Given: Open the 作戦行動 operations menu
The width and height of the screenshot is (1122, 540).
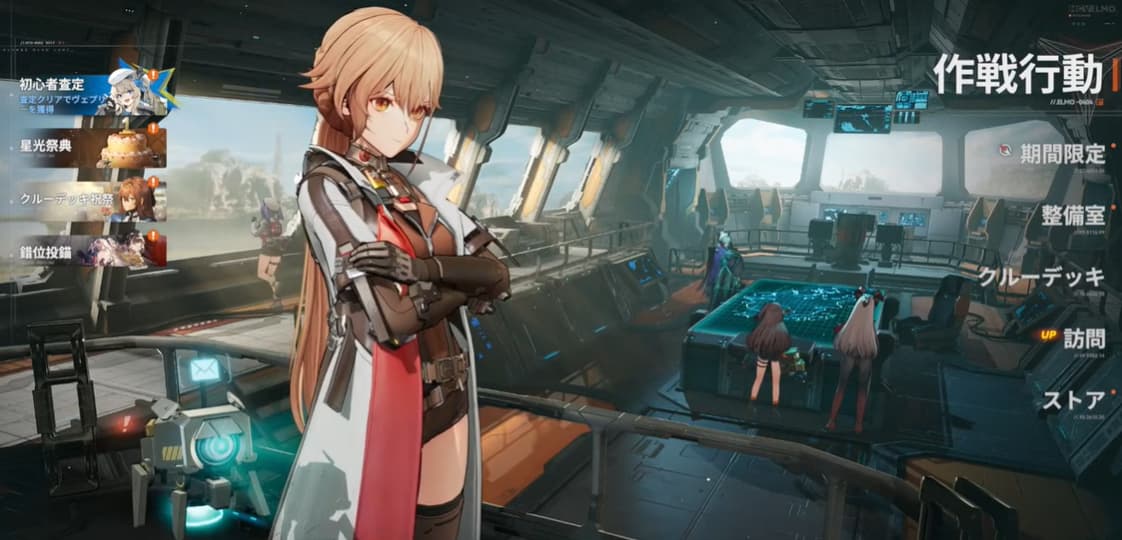Looking at the screenshot, I should [1017, 74].
